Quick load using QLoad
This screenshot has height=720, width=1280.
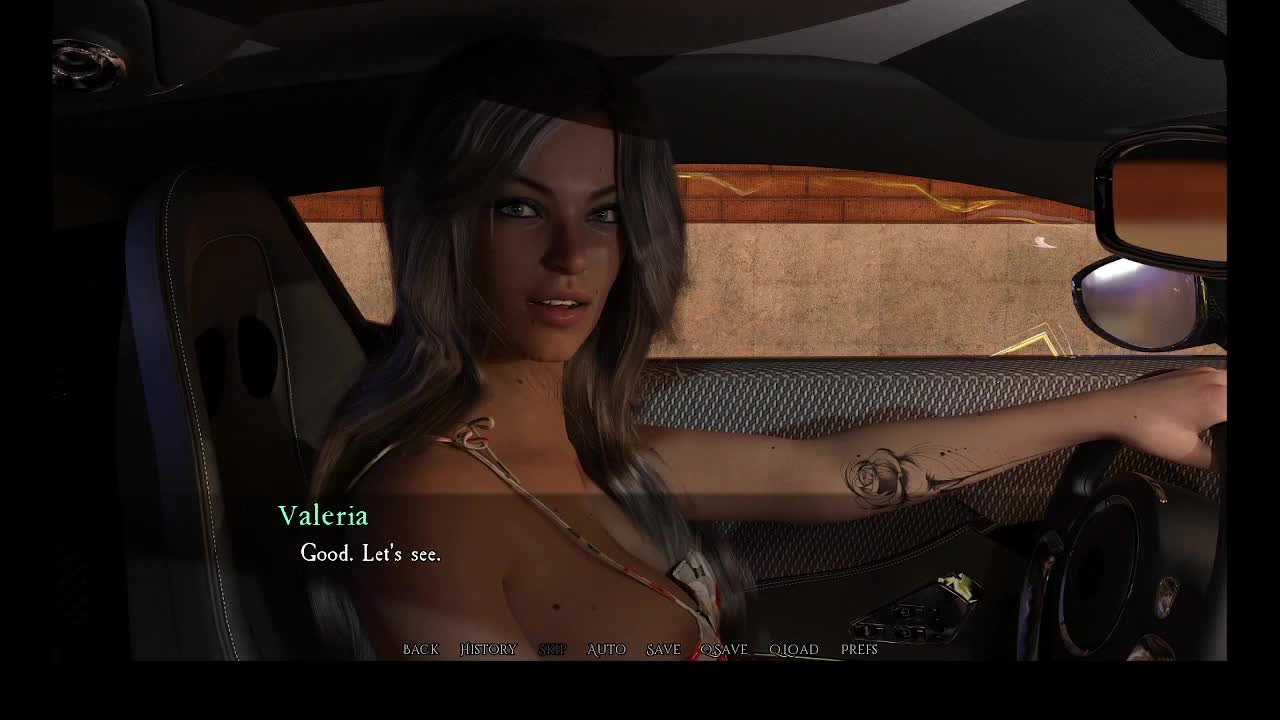(x=794, y=650)
